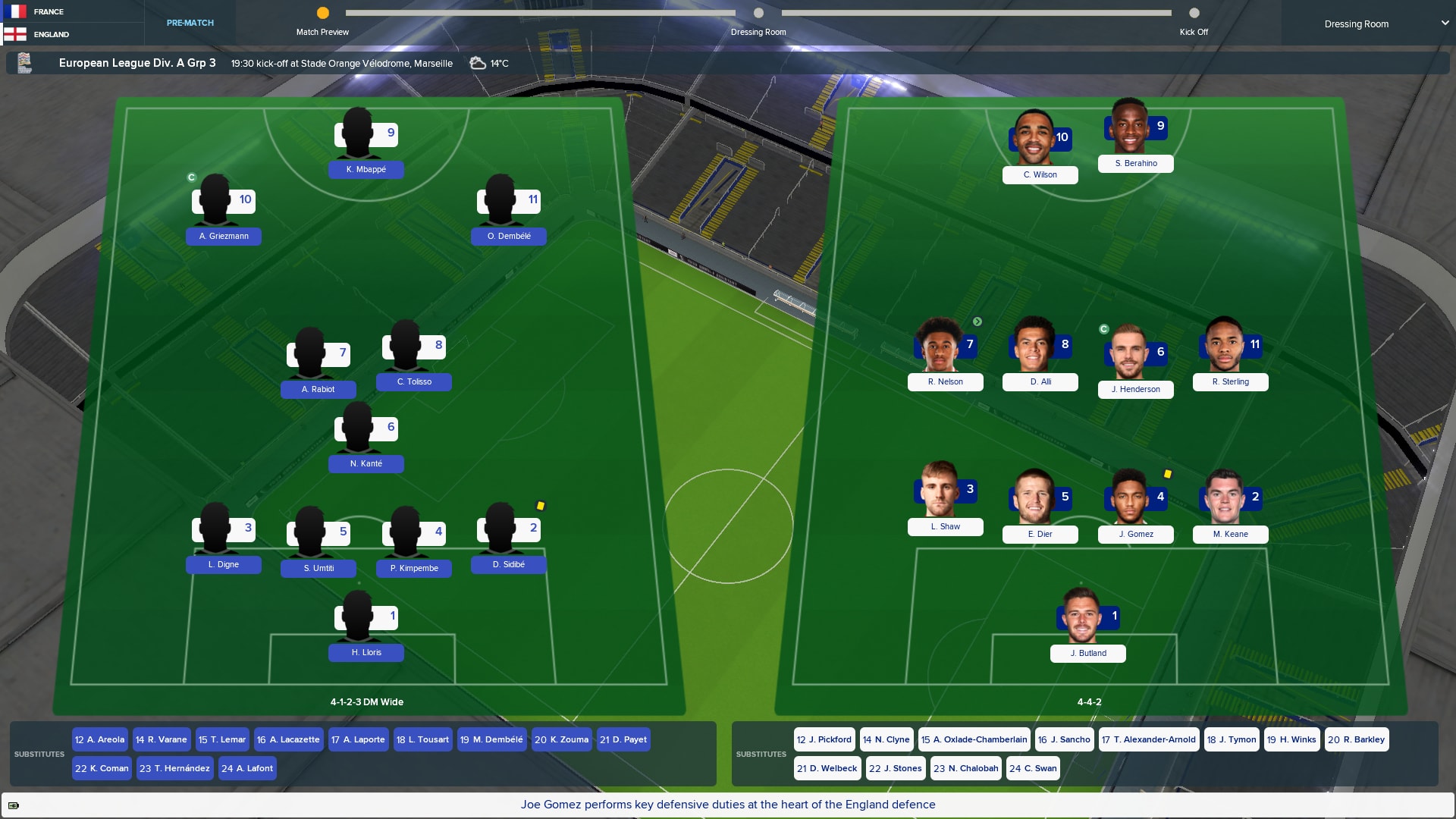Click the European League competition logo

(25, 63)
